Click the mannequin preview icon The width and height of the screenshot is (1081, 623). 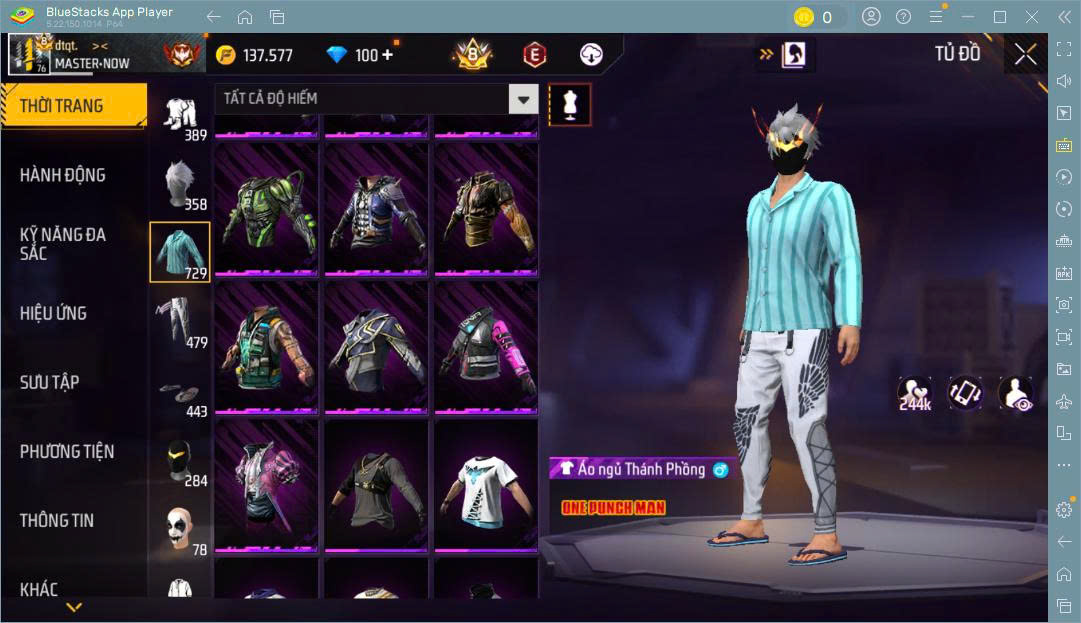[570, 103]
